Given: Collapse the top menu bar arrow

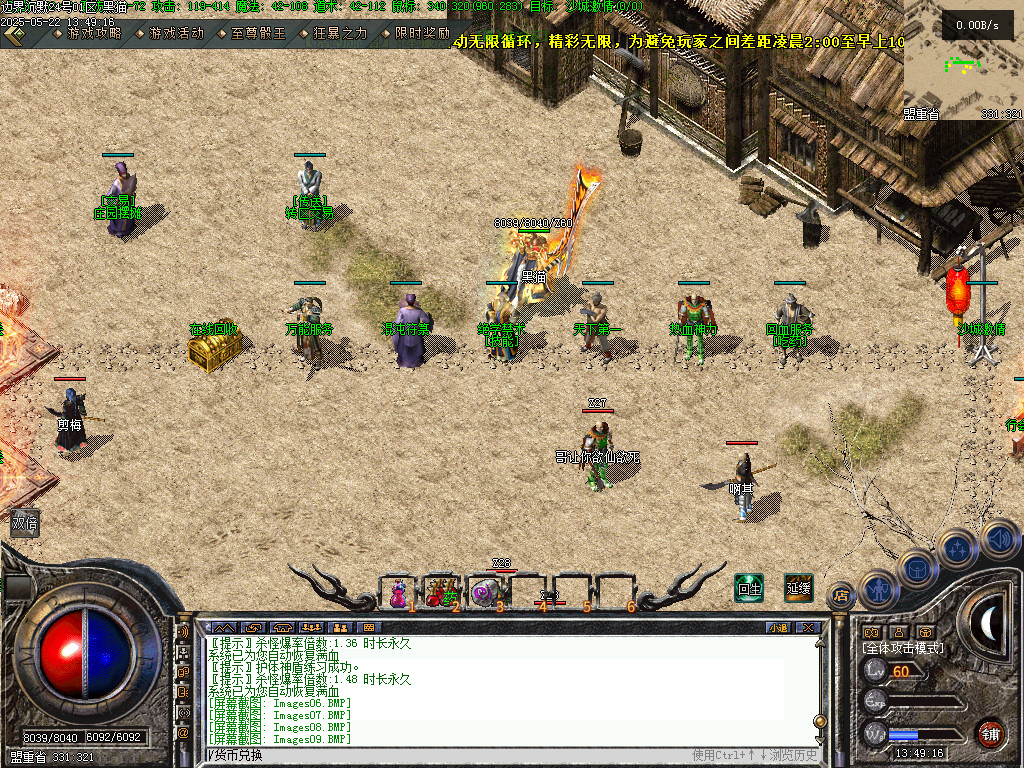Looking at the screenshot, I should pyautogui.click(x=13, y=35).
